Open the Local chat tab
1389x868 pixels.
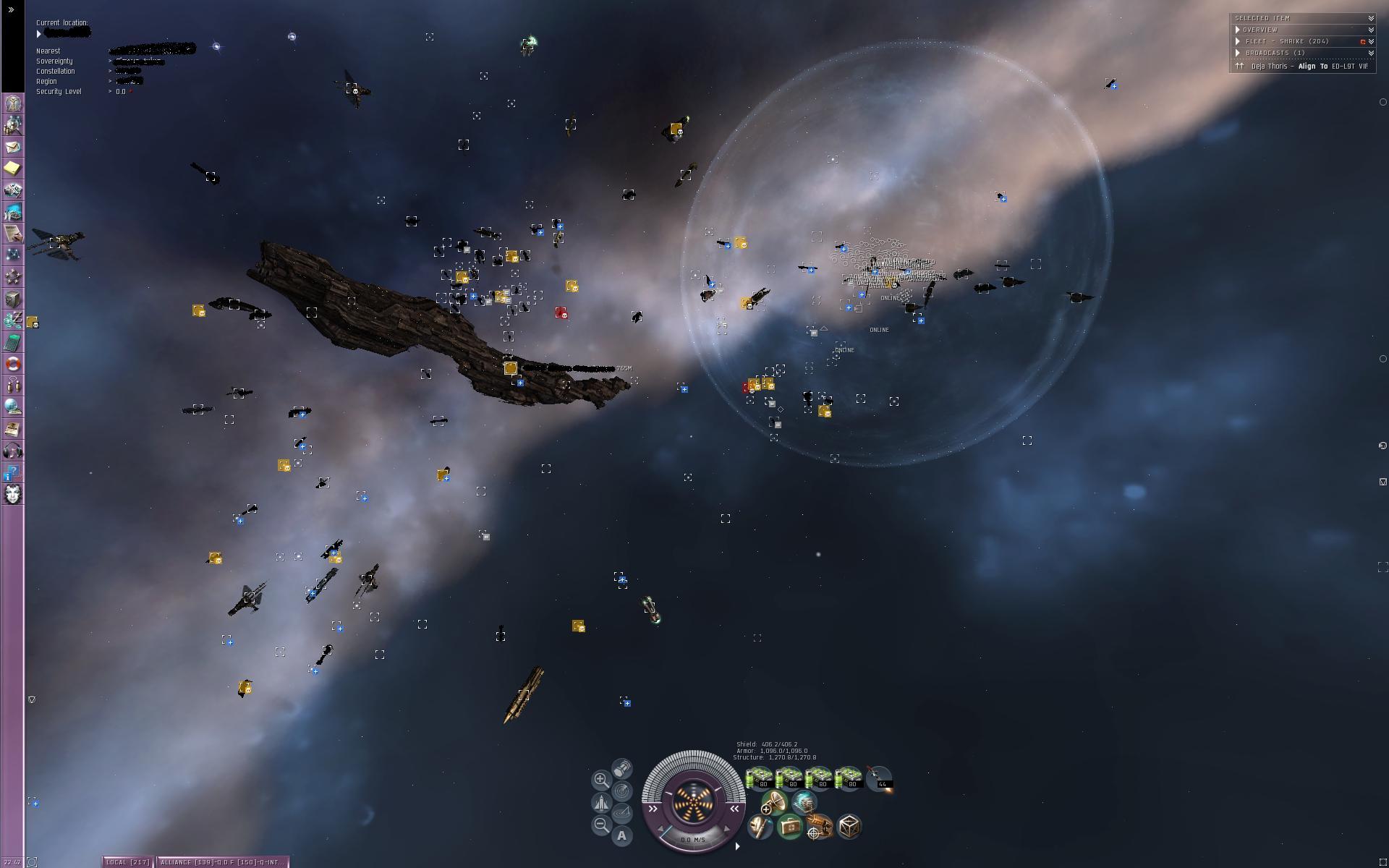click(128, 861)
